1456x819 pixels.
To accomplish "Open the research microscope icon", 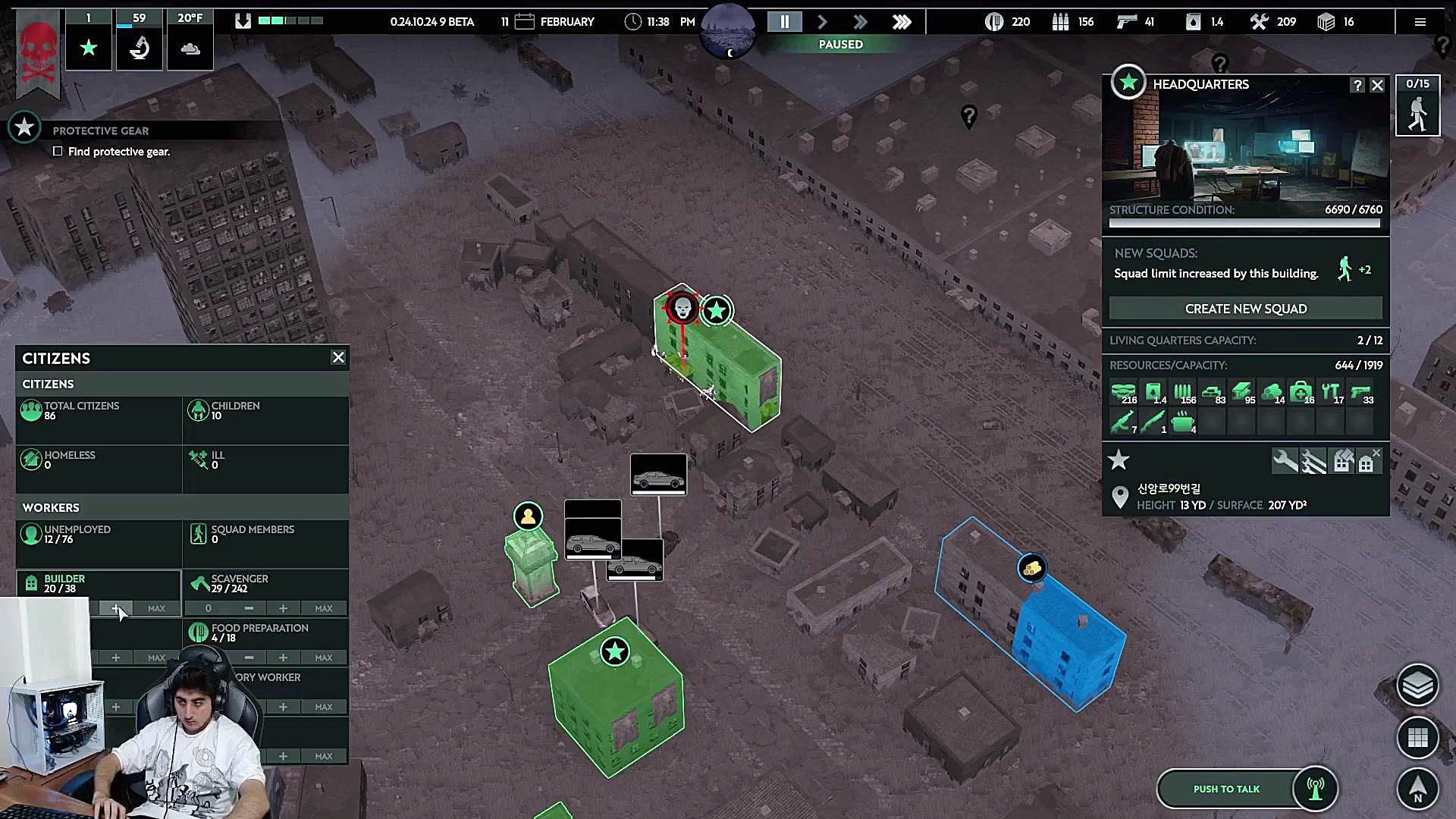I will [x=139, y=49].
